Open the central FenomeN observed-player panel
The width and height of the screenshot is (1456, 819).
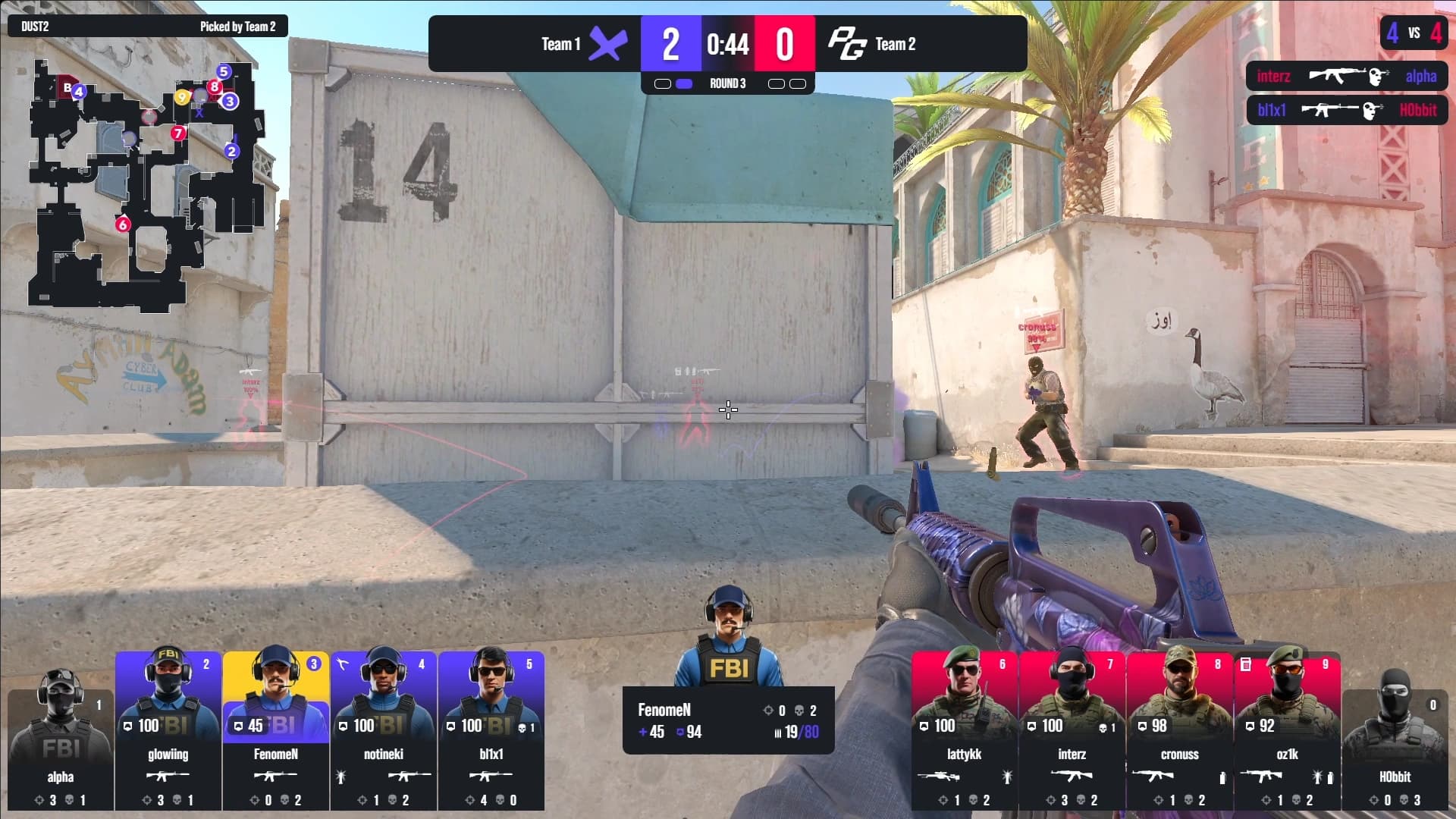coord(728,720)
